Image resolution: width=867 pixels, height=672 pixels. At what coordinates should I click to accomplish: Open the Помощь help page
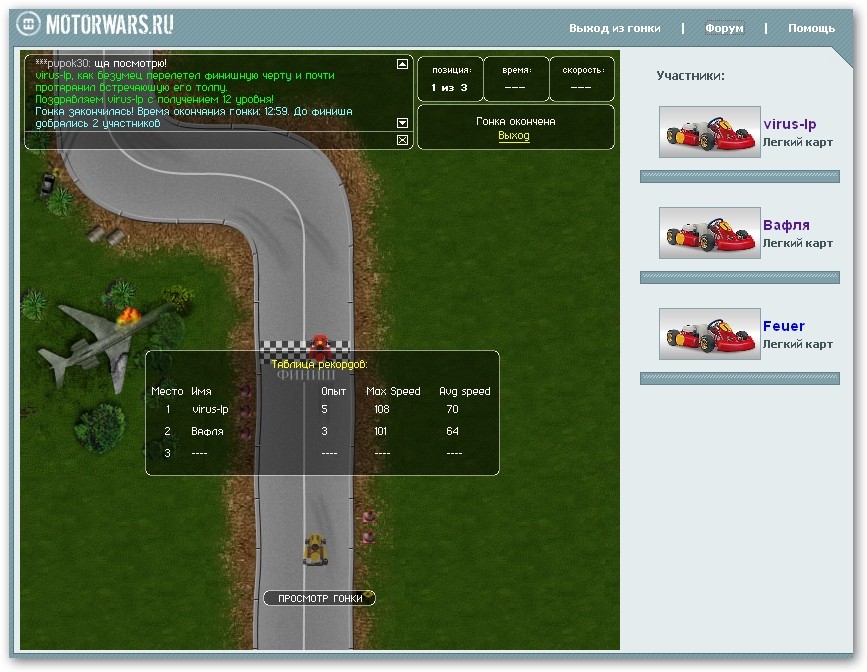[x=811, y=28]
